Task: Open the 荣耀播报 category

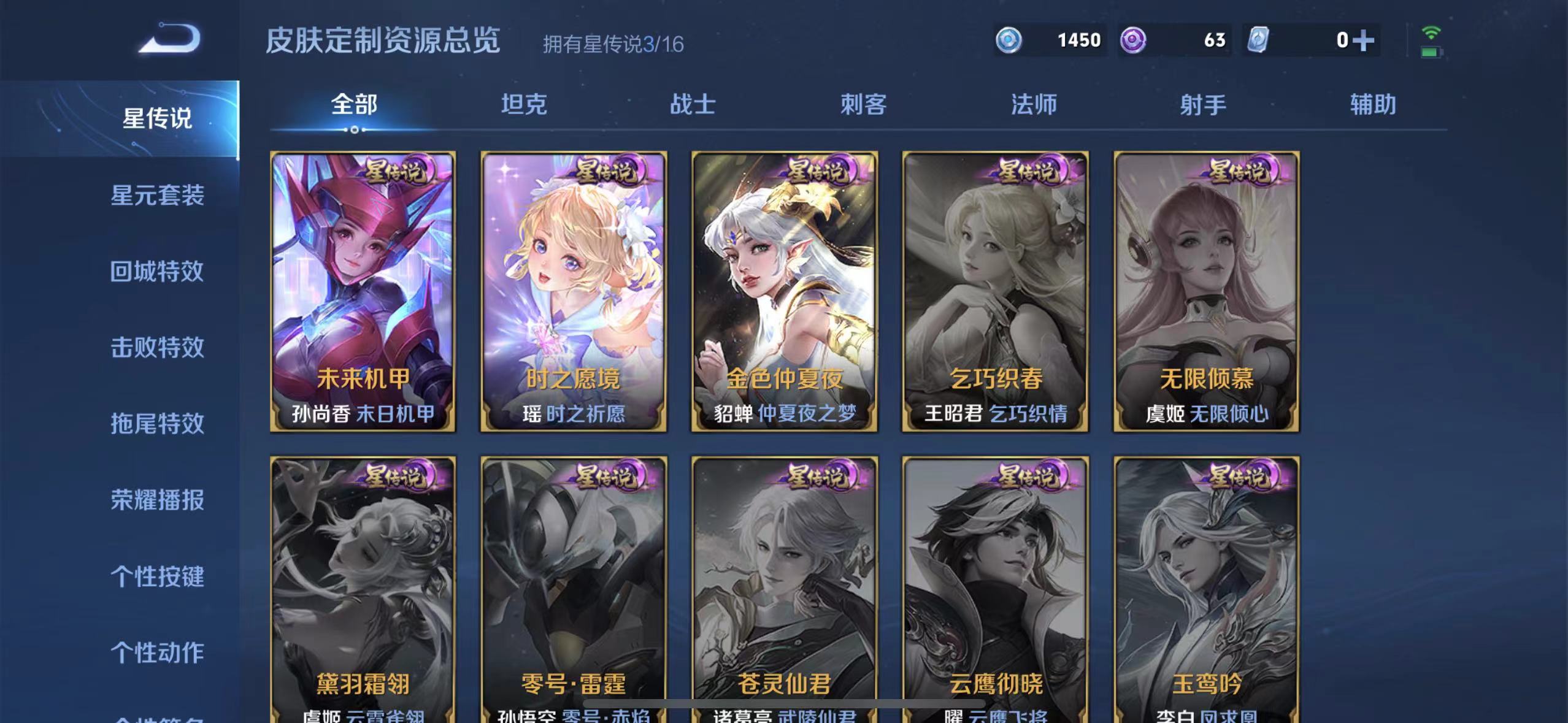Action: pyautogui.click(x=158, y=500)
